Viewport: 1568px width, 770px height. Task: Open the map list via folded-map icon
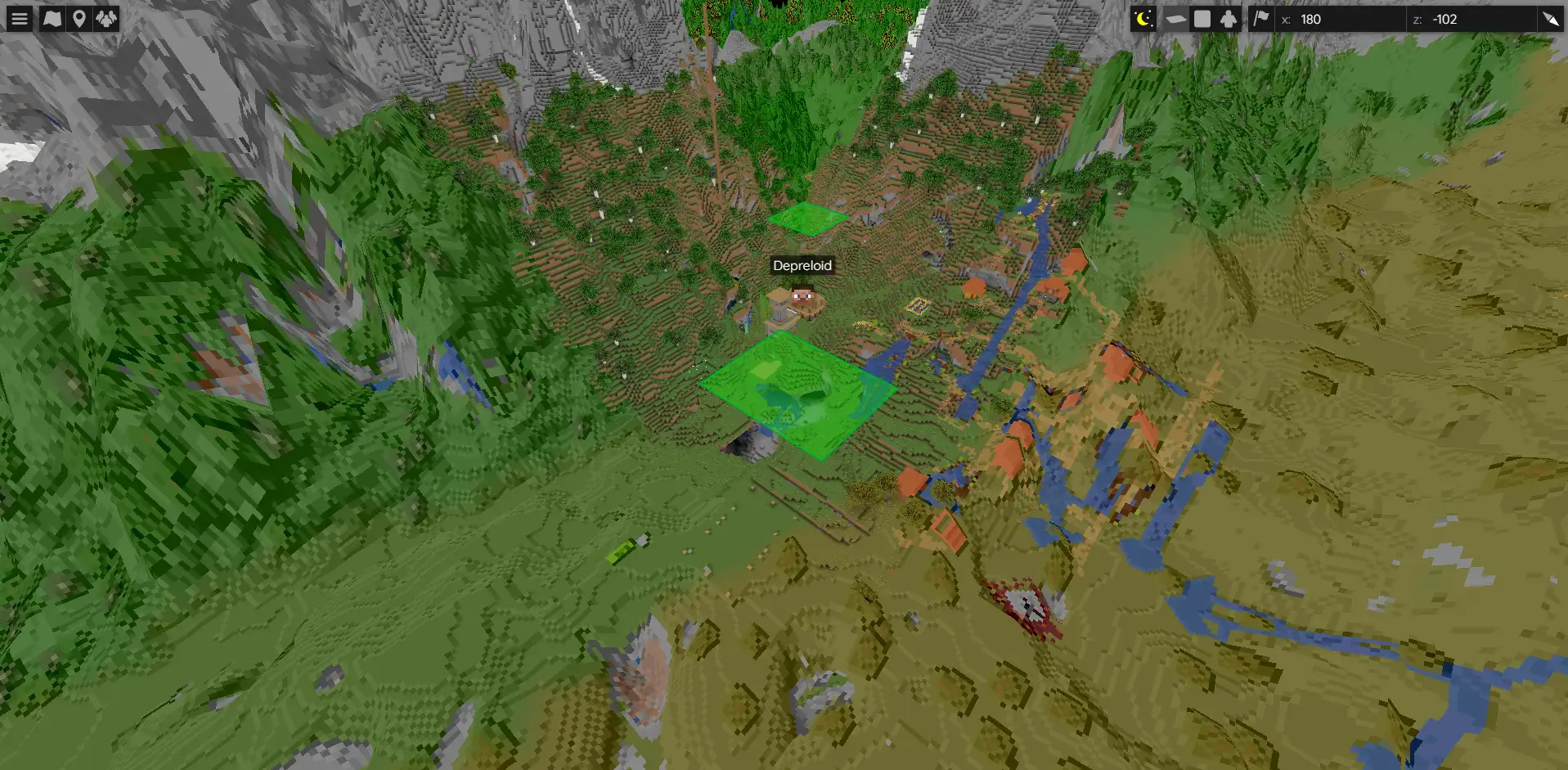[x=52, y=19]
